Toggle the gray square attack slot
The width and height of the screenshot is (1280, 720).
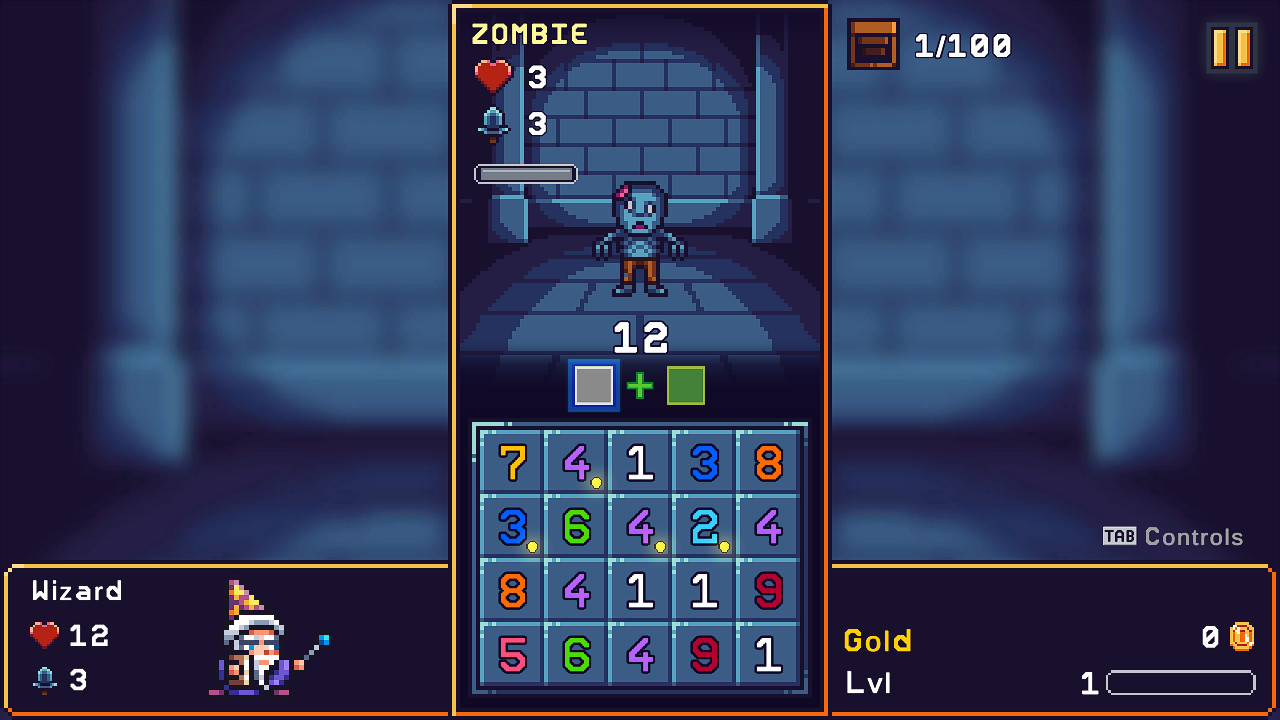[592, 385]
